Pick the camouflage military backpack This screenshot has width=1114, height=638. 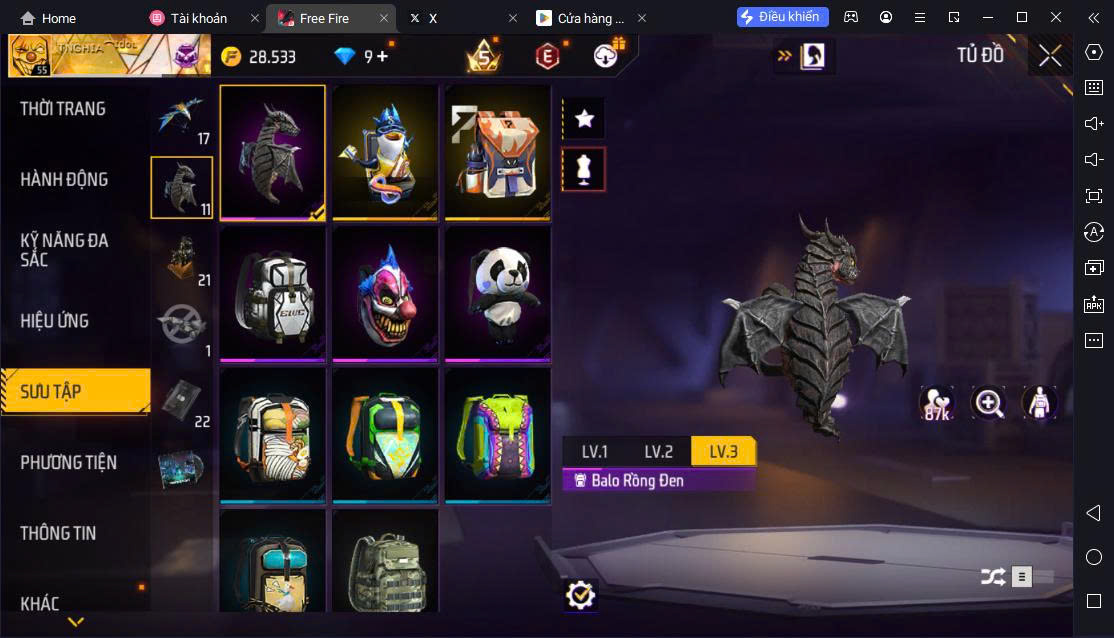(x=385, y=565)
